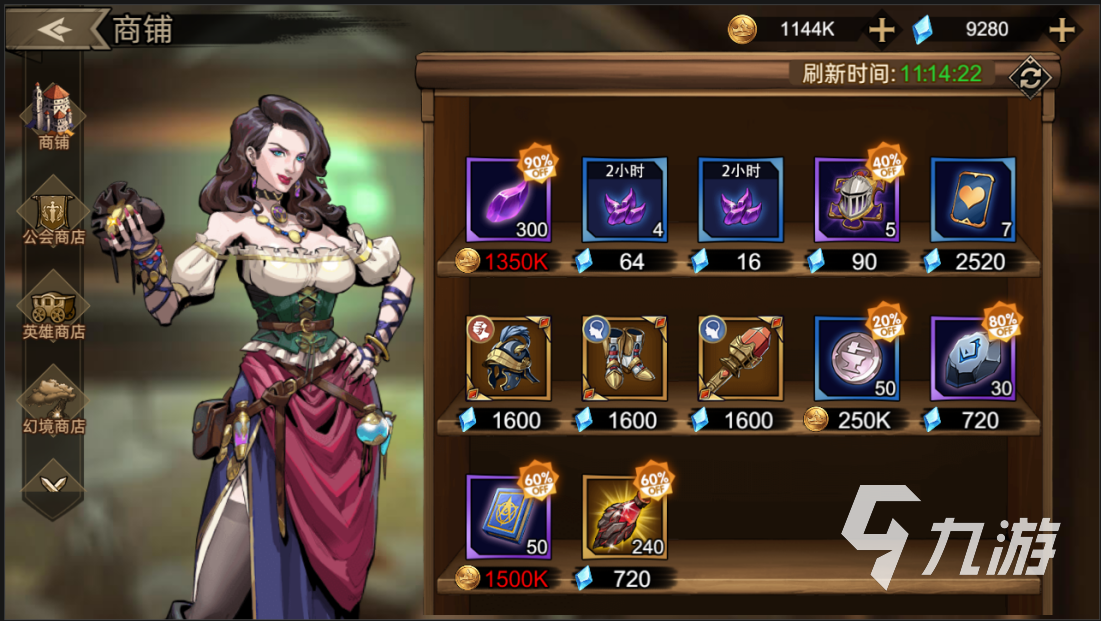1101x621 pixels.
Task: Refresh the shop inventory
Action: click(x=1029, y=78)
